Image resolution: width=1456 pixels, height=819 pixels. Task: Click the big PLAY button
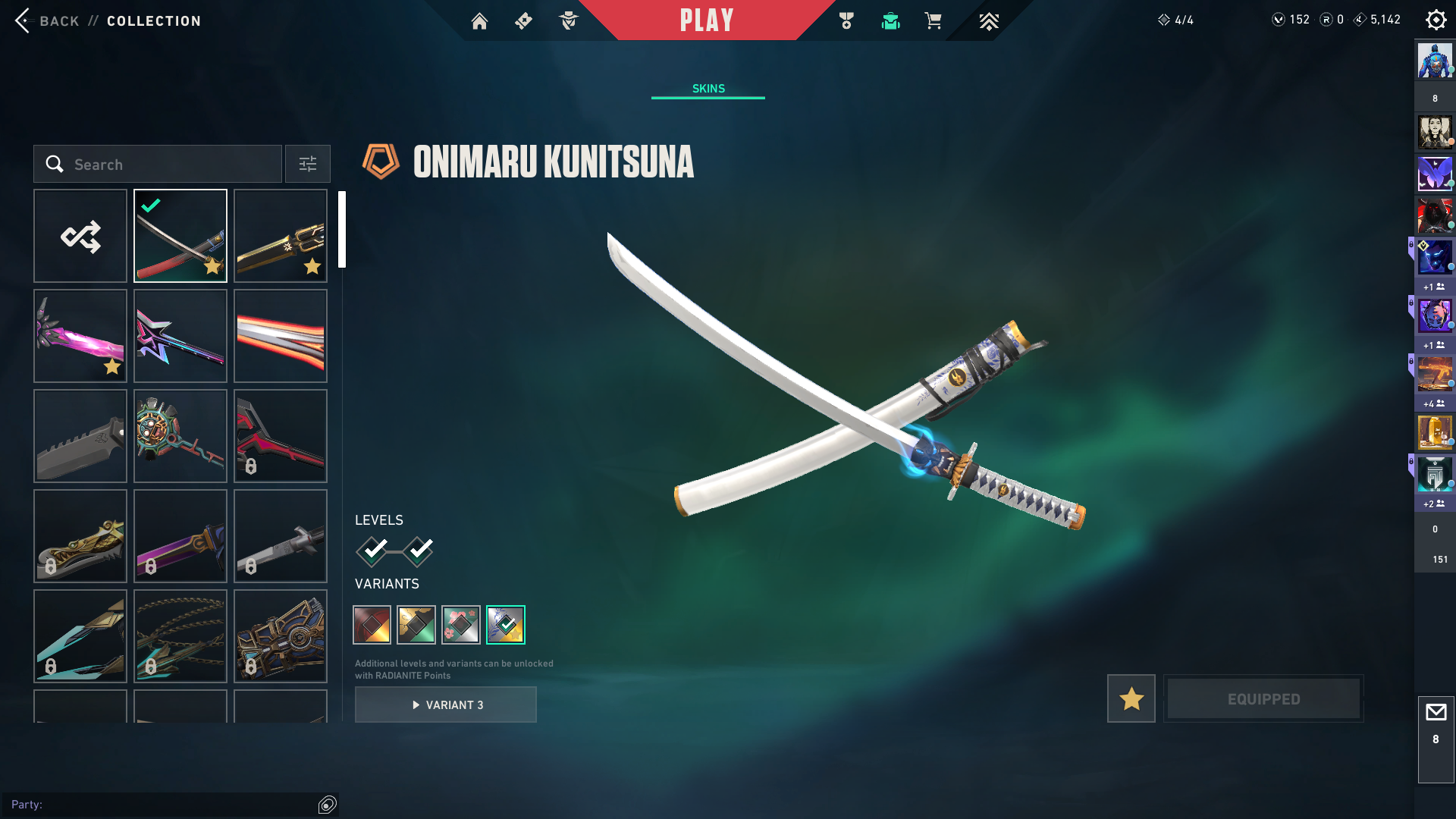pyautogui.click(x=706, y=20)
